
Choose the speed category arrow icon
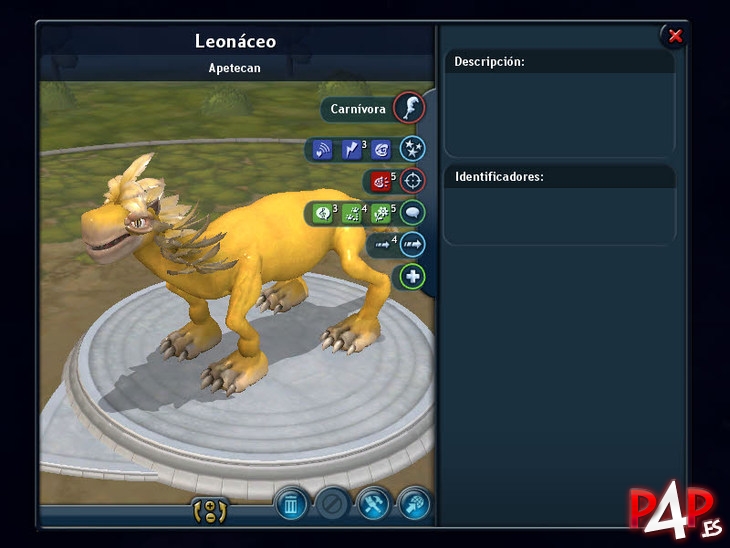tap(412, 244)
